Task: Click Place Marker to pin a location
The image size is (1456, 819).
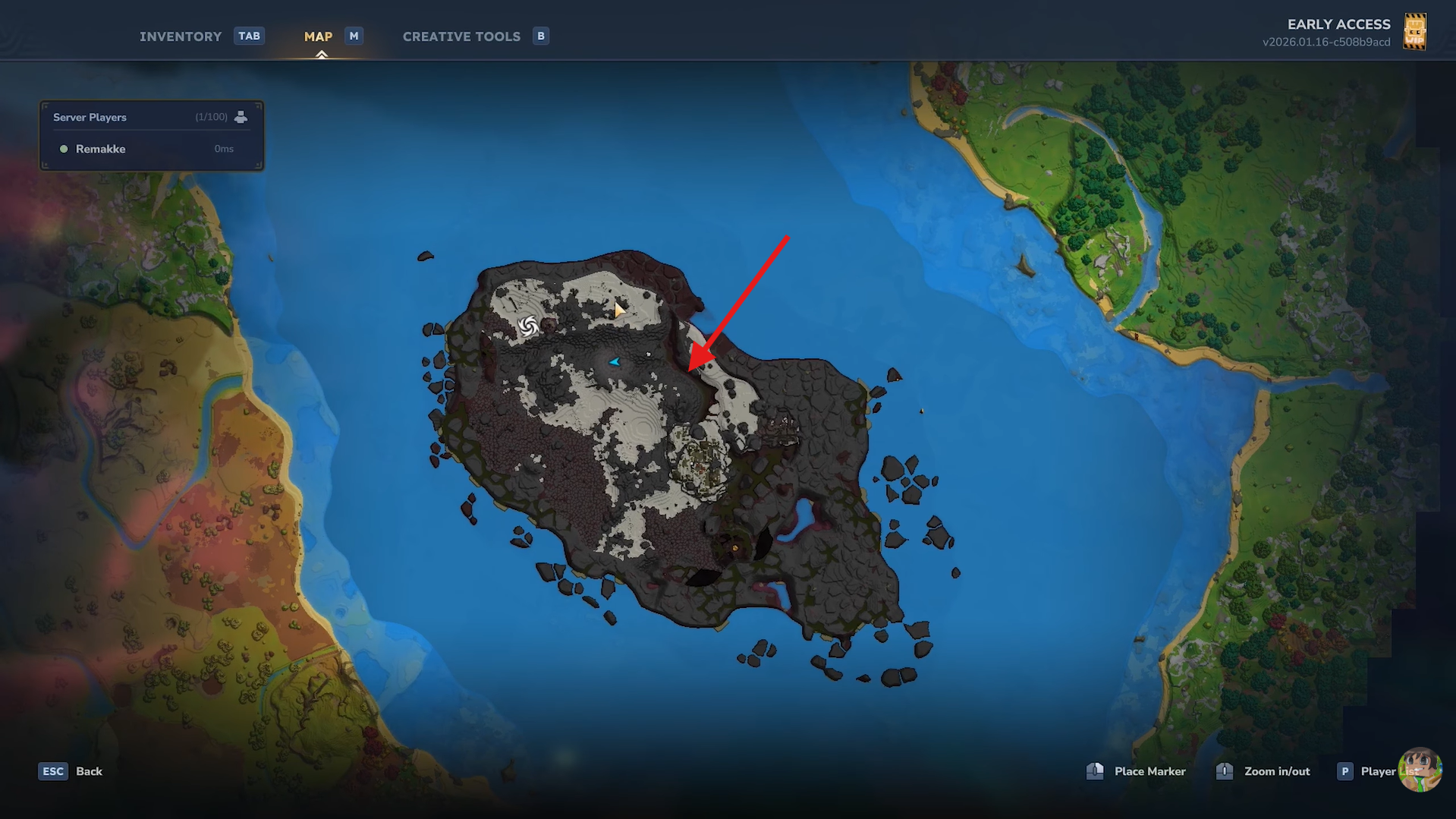Action: tap(1149, 770)
